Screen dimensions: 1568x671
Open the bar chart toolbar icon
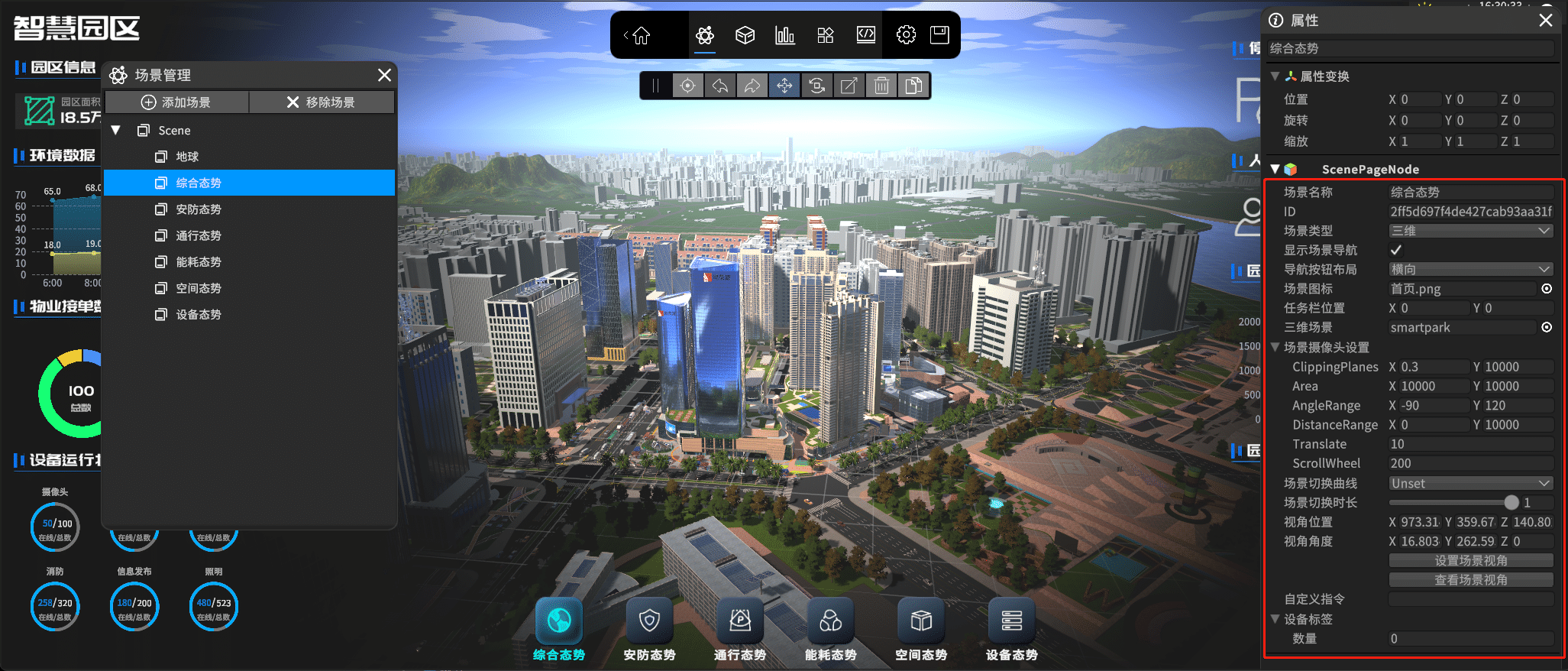pyautogui.click(x=785, y=35)
